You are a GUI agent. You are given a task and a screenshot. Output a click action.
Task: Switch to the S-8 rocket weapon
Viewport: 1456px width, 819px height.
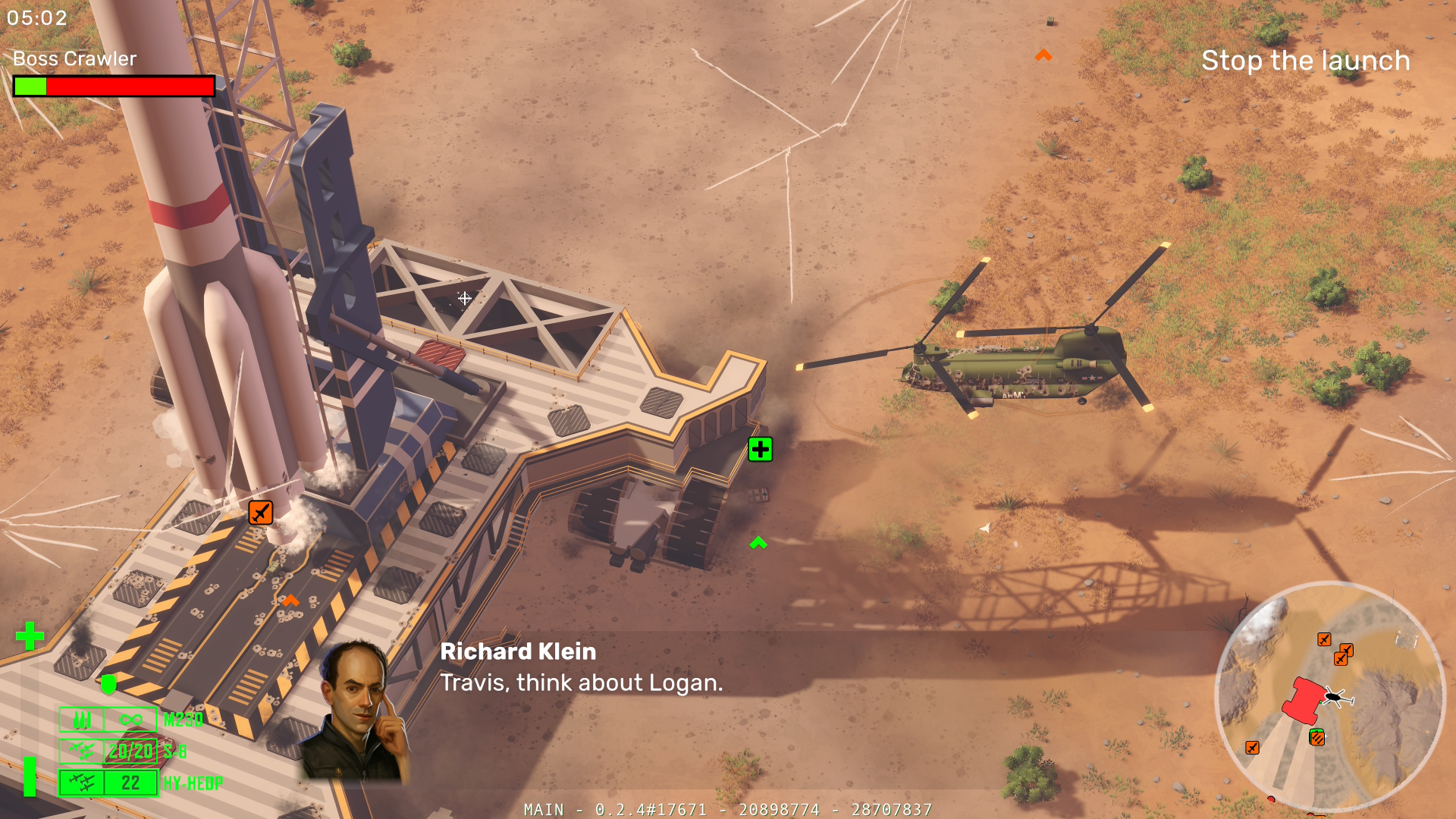pos(108,751)
